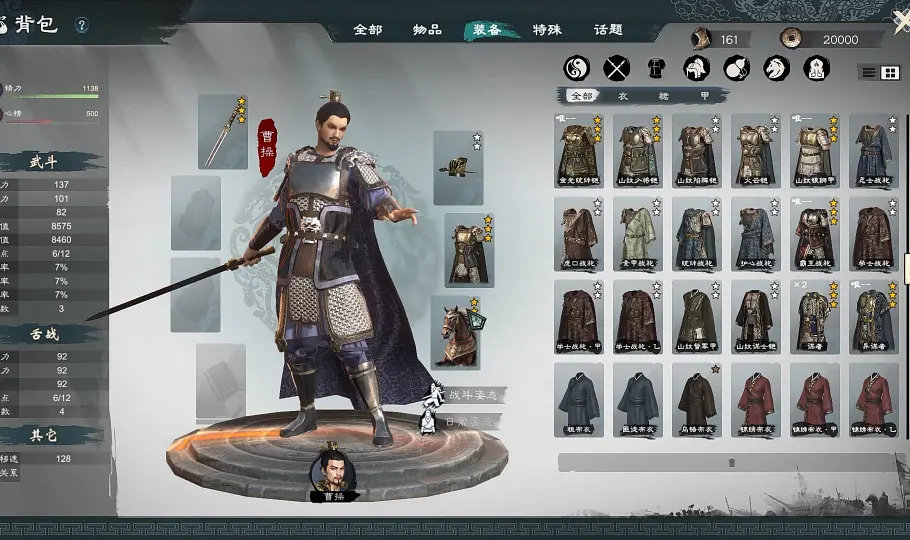Open the 话题 topics tab
The height and width of the screenshot is (540, 910).
(x=608, y=29)
